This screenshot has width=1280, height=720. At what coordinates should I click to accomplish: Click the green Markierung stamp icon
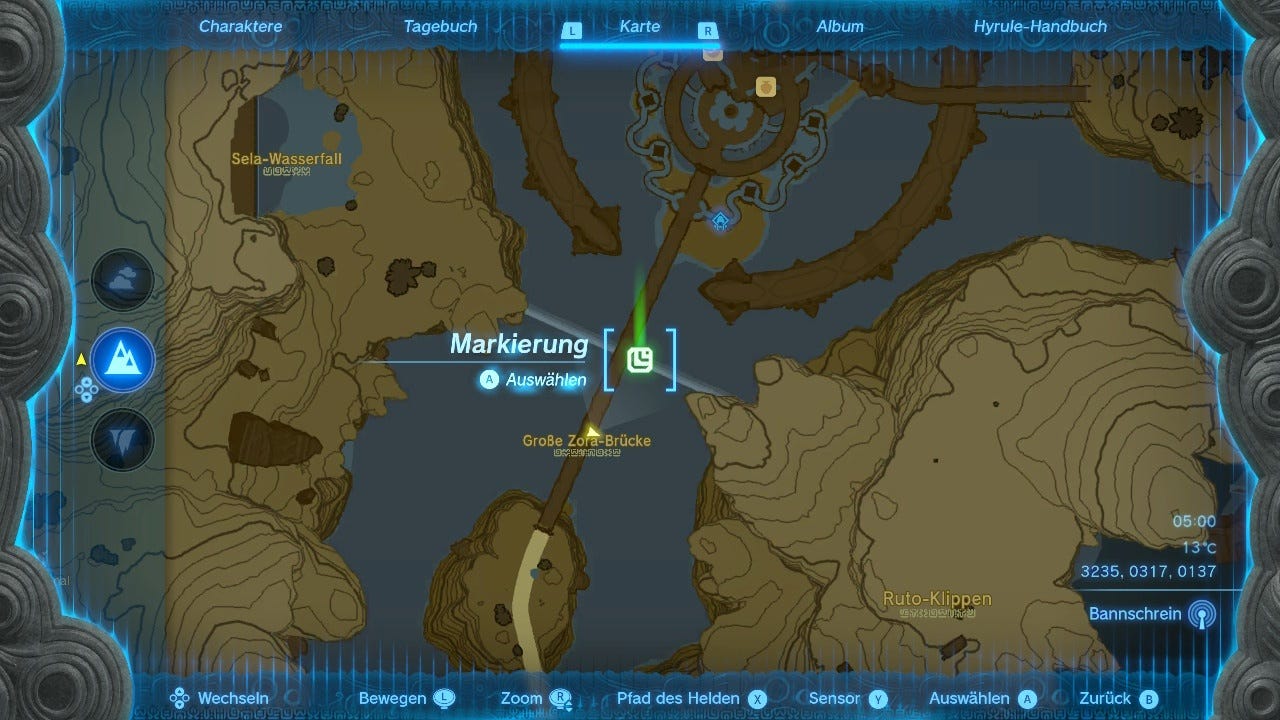640,359
